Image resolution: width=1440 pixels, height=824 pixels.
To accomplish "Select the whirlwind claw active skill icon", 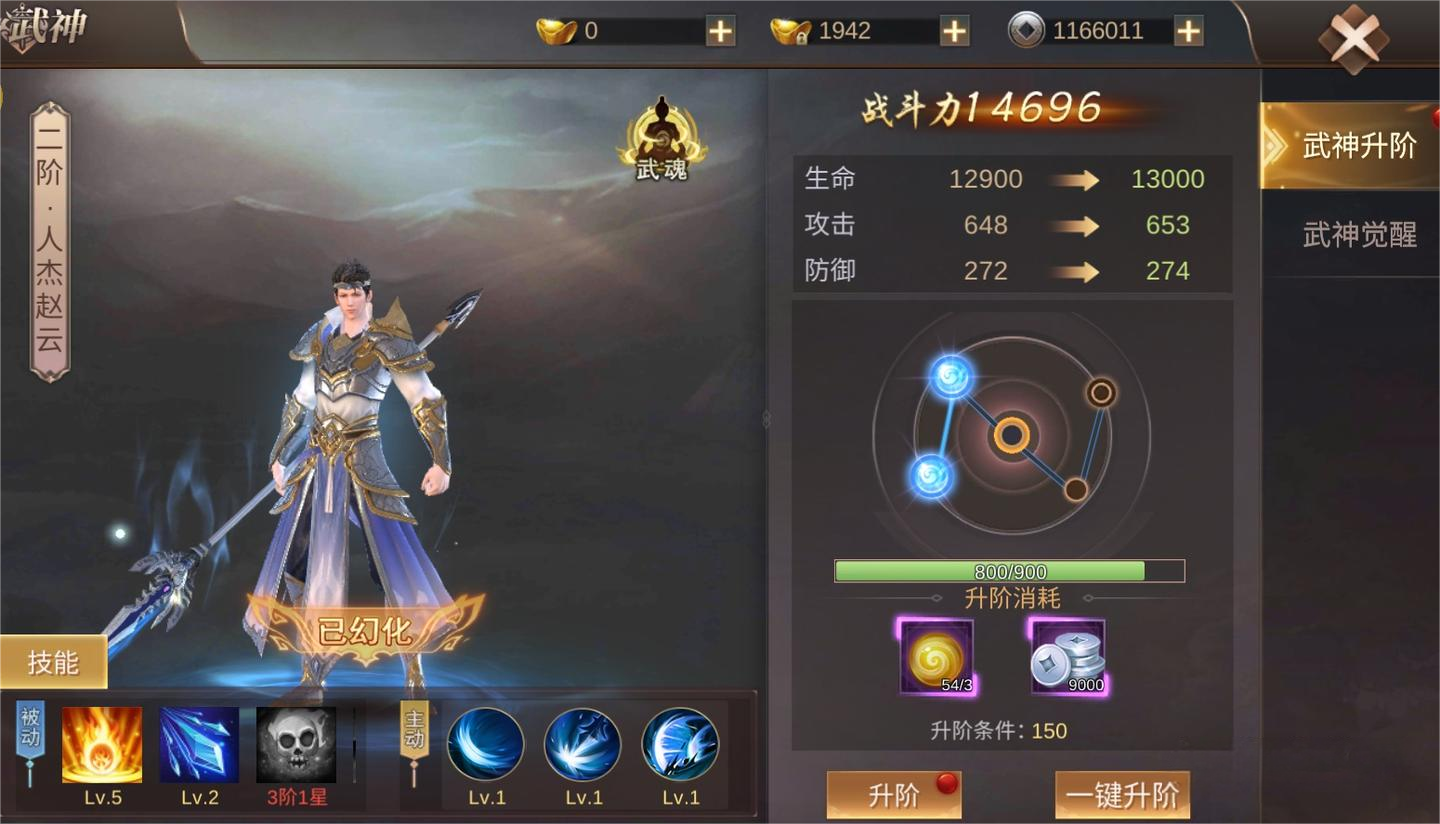I will pos(680,745).
